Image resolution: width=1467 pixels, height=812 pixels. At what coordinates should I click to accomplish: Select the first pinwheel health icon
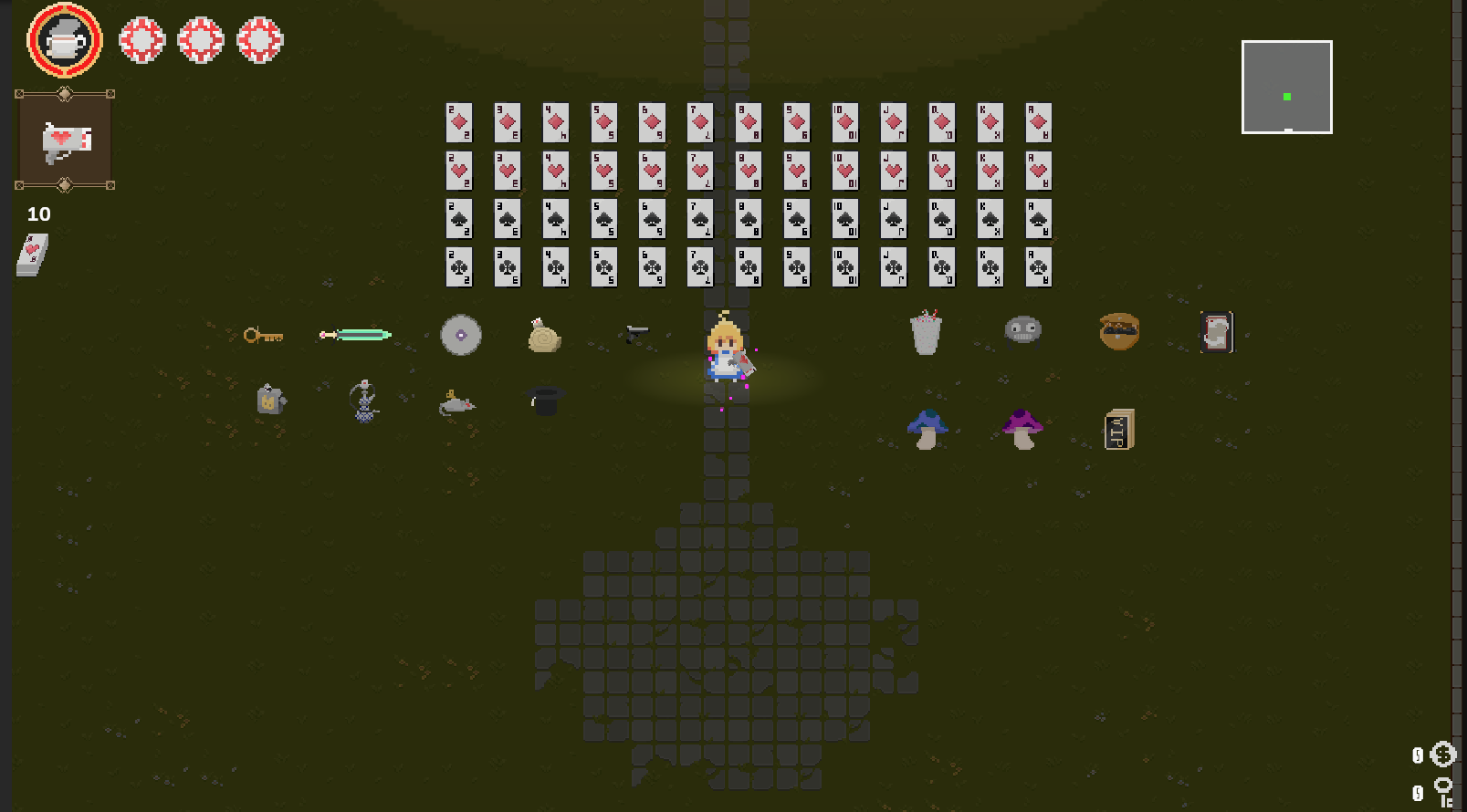pyautogui.click(x=141, y=39)
